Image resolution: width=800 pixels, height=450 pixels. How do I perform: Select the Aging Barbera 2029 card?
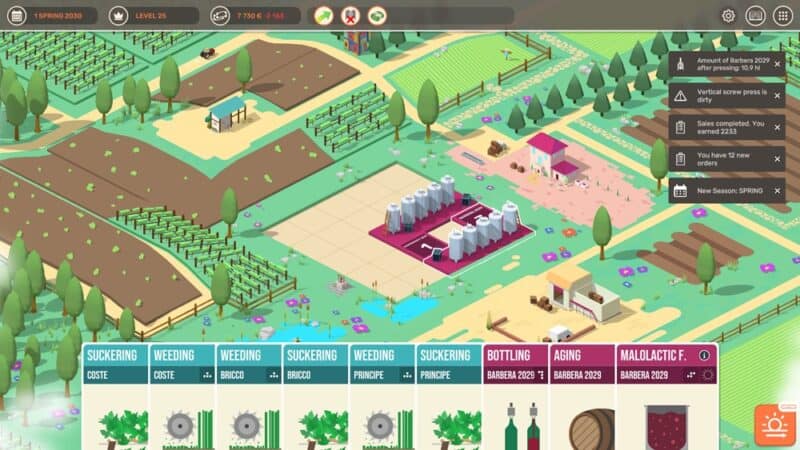(583, 400)
